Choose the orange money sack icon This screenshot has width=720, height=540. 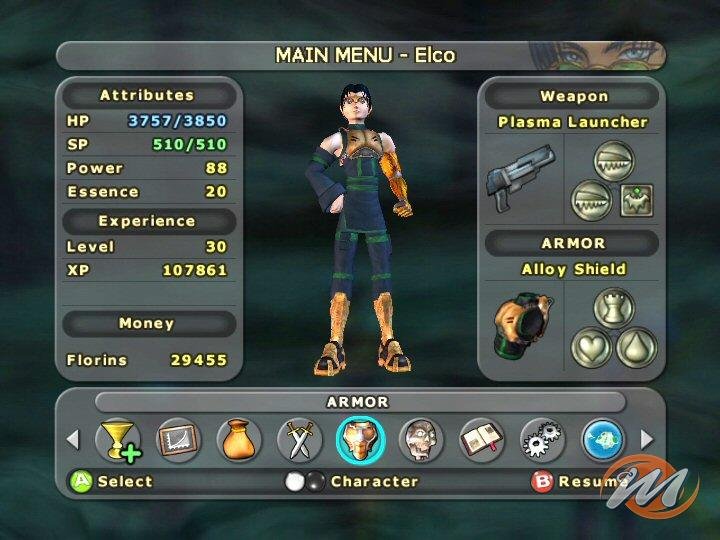239,438
